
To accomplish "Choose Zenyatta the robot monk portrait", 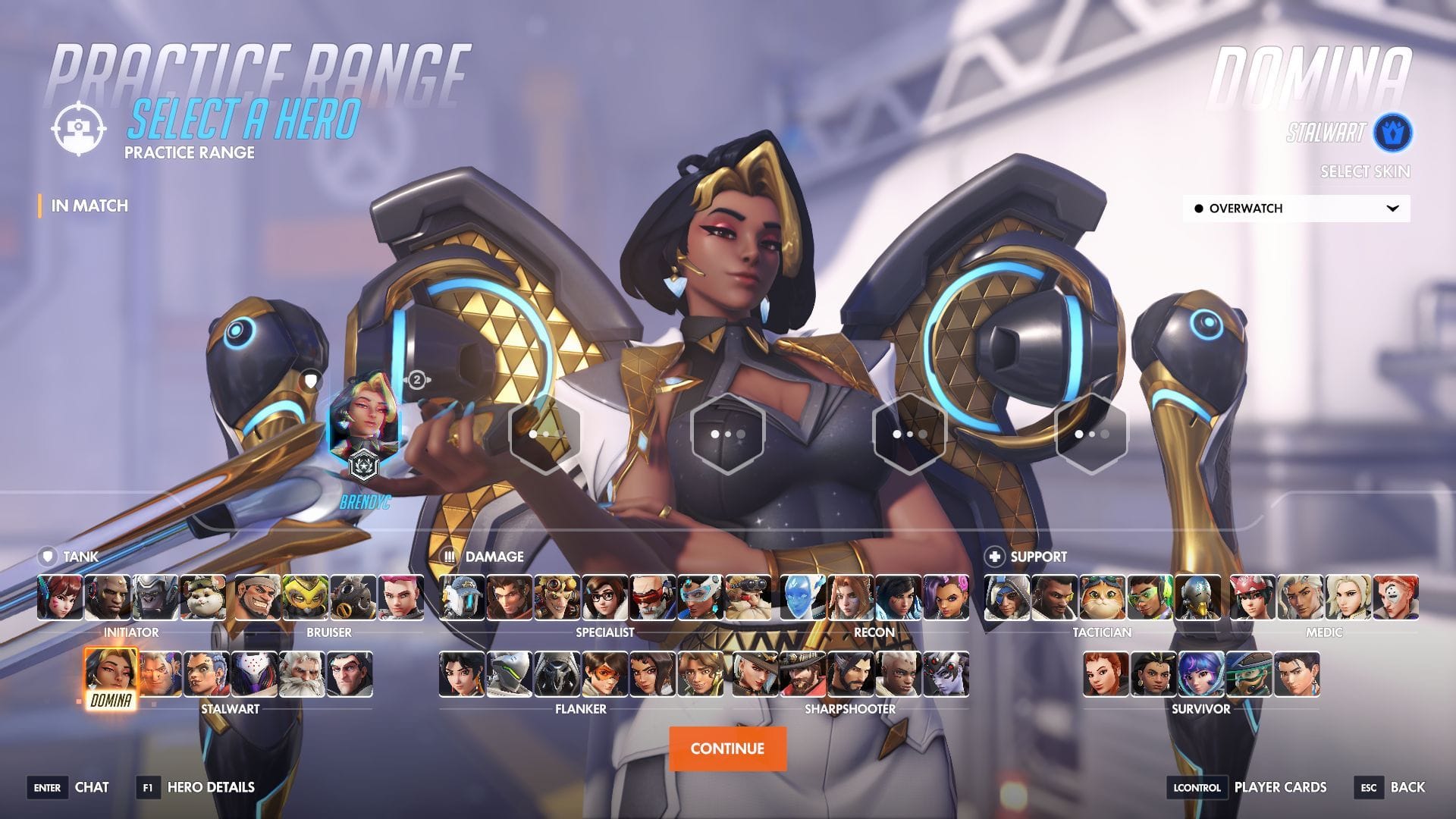I will (x=1197, y=598).
